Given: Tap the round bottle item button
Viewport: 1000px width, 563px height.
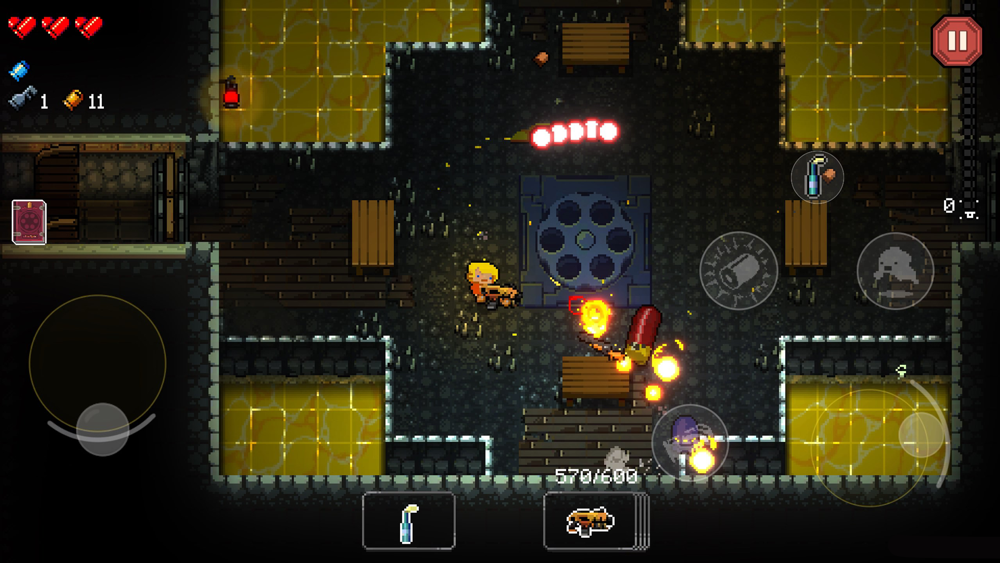Looking at the screenshot, I should coord(817,178).
